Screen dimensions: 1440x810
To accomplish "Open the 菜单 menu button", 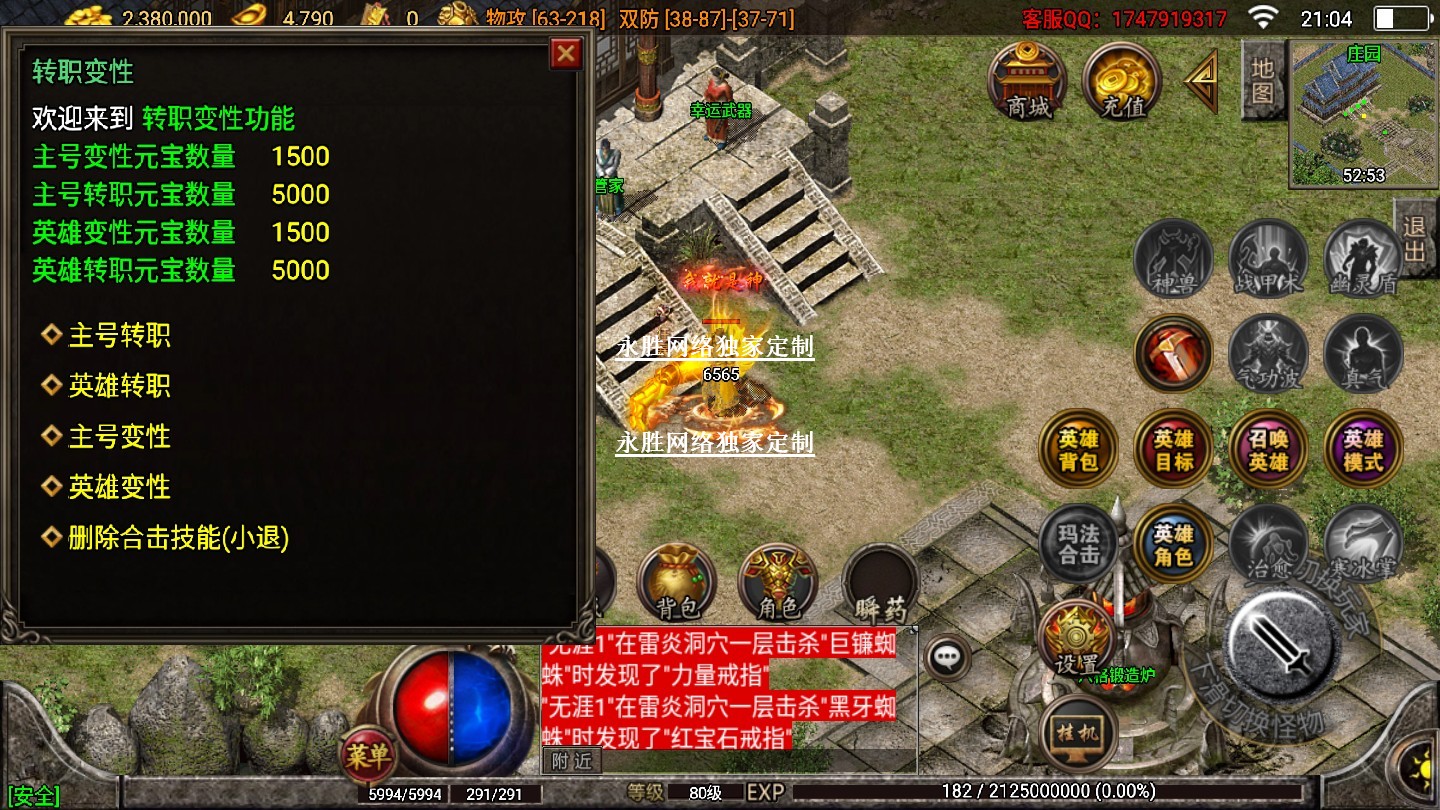I will [367, 757].
